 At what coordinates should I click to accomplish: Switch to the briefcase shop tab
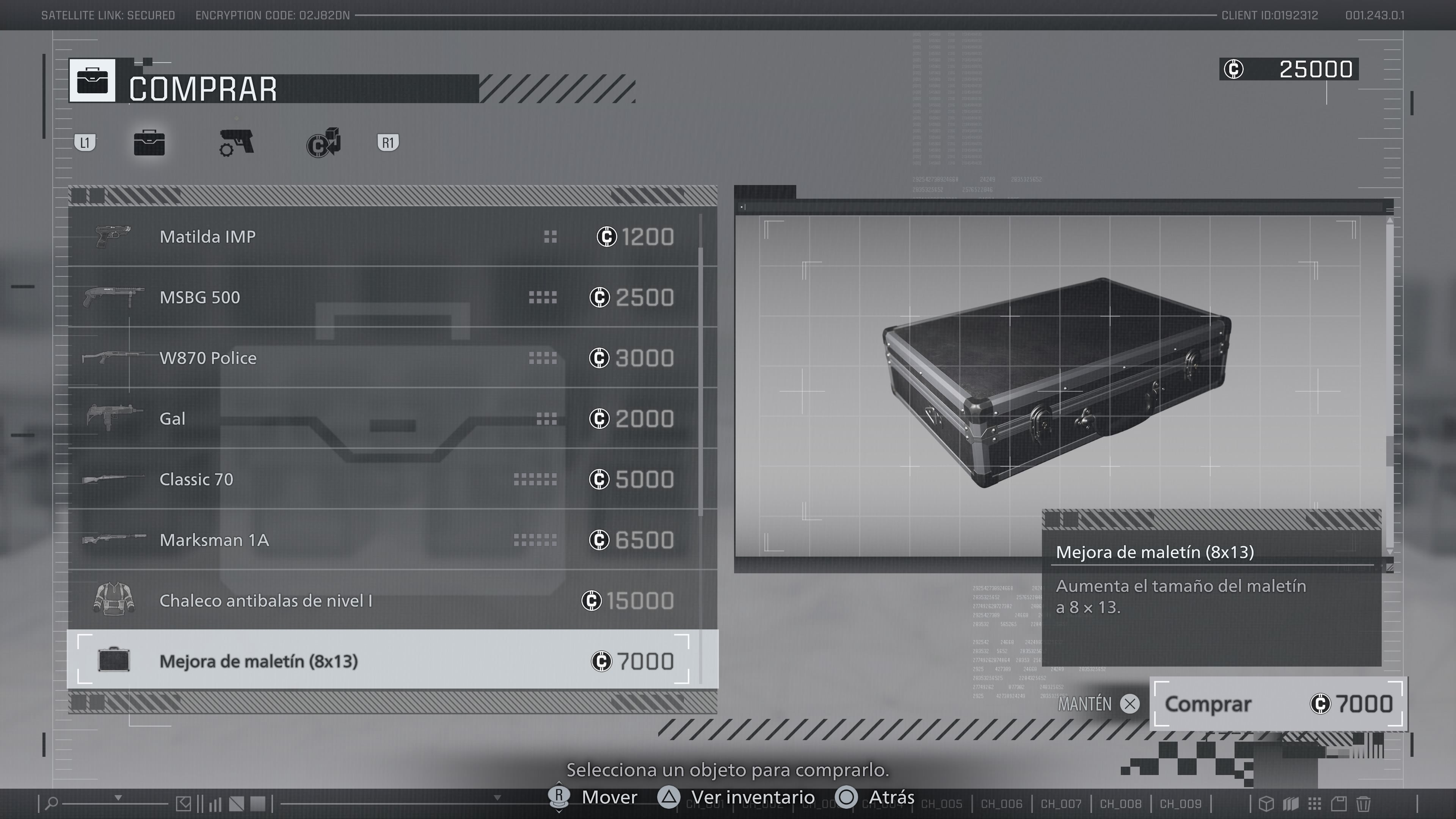[149, 143]
